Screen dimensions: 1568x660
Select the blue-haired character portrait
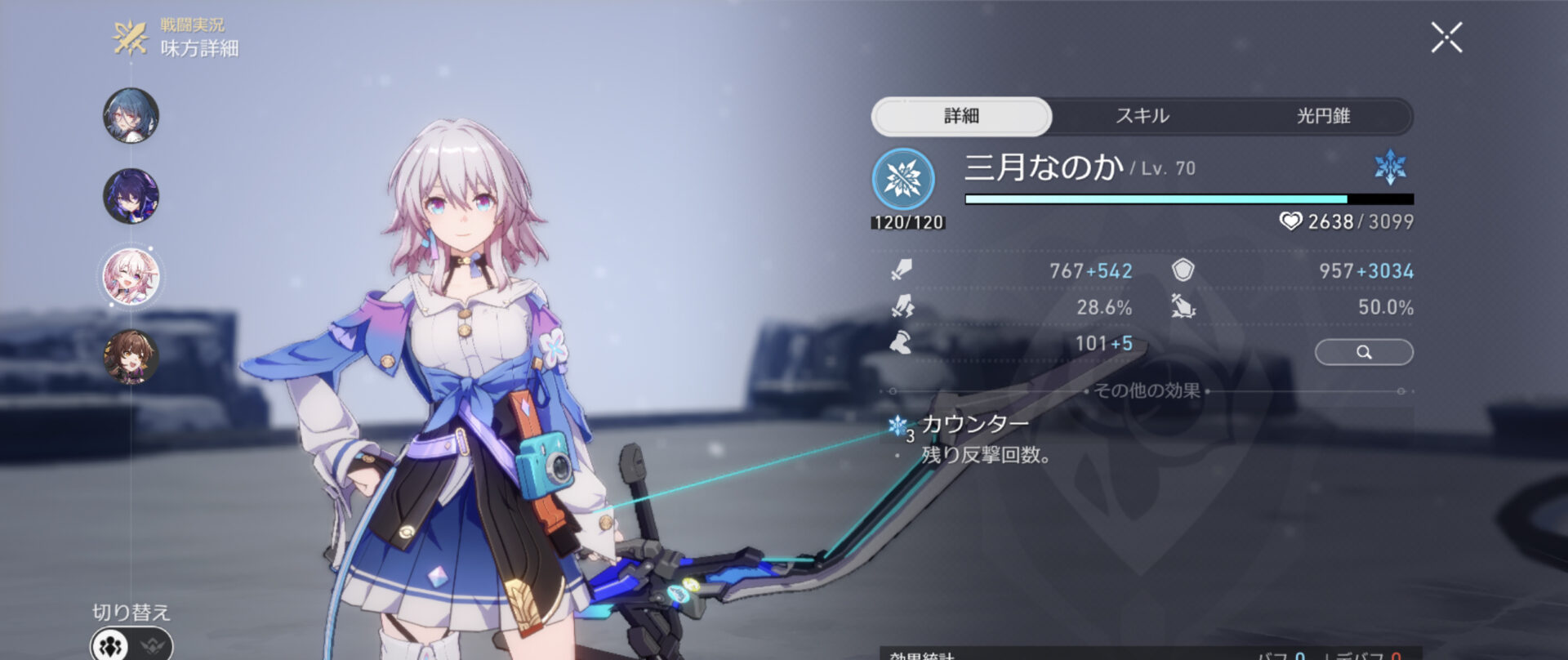131,115
